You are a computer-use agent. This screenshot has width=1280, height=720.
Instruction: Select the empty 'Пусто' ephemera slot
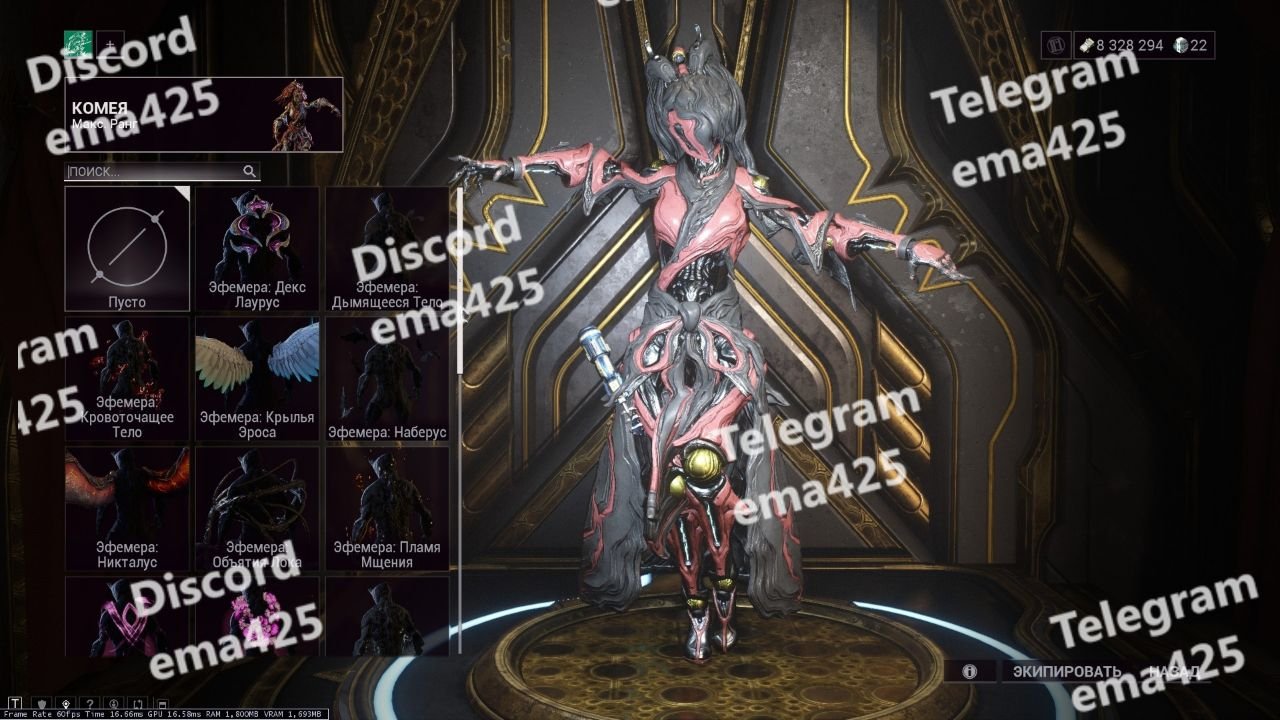click(127, 248)
